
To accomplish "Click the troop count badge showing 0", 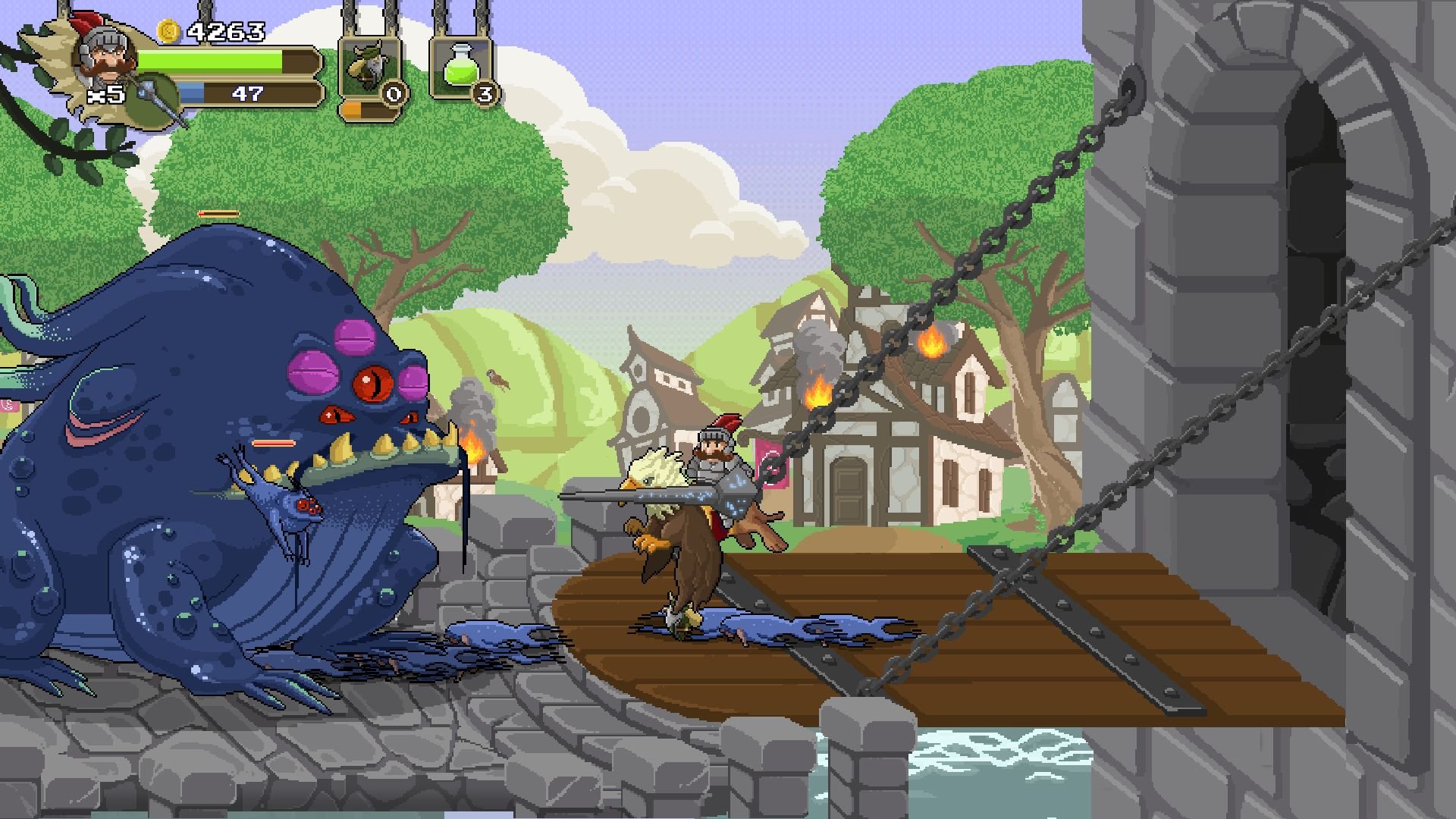I will pos(393,94).
